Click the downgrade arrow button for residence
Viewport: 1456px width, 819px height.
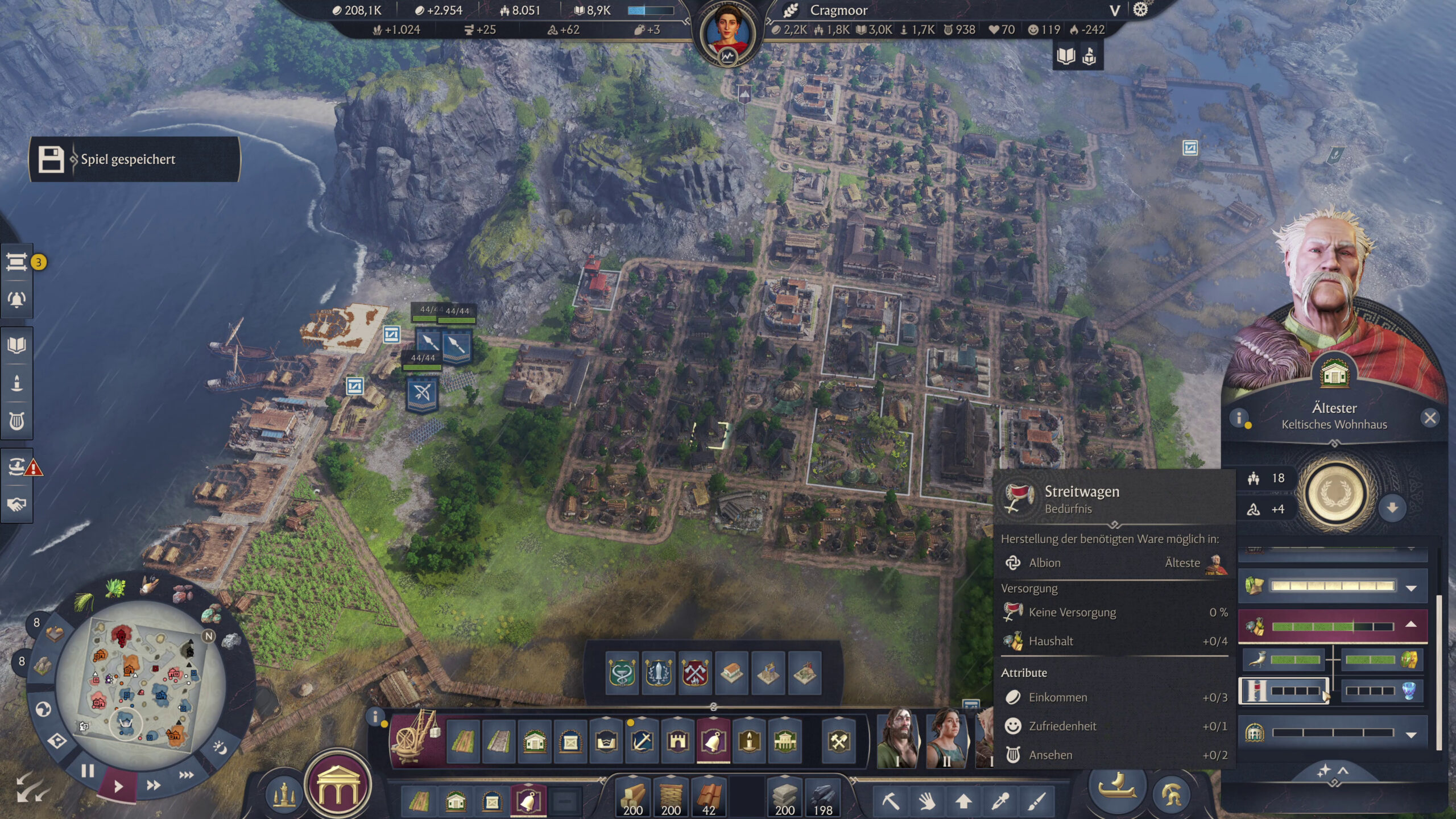pos(1392,507)
